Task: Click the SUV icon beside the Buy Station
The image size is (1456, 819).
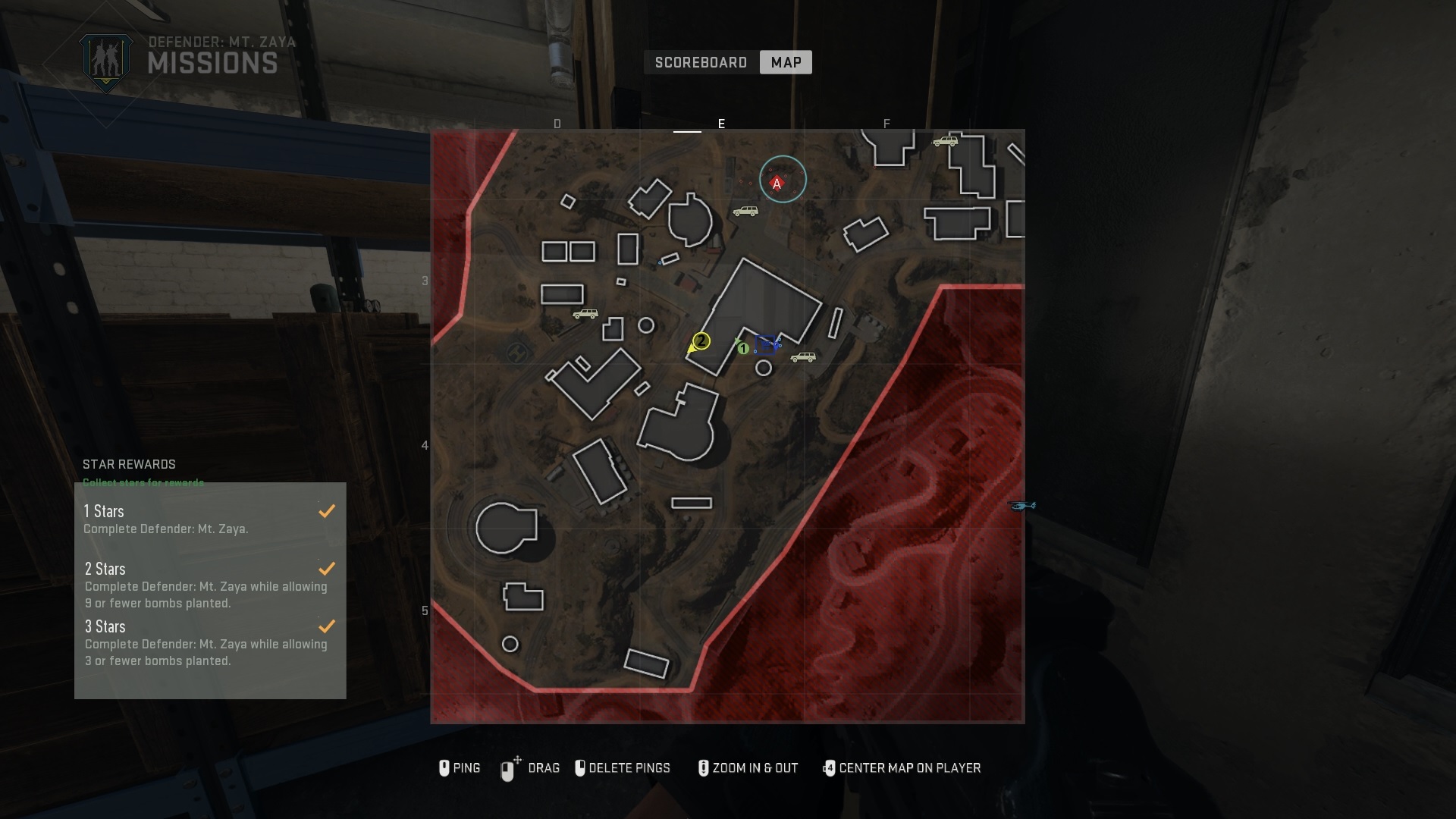Action: pos(804,356)
